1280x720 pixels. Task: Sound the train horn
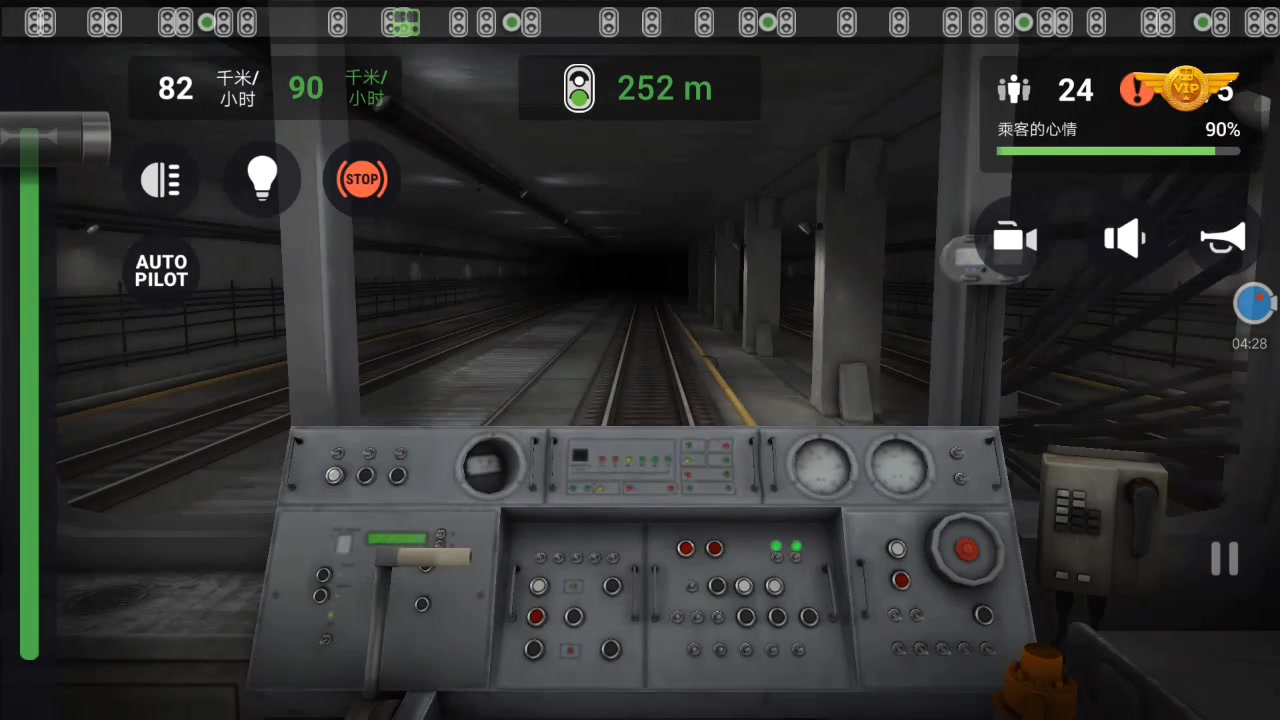click(x=1222, y=238)
